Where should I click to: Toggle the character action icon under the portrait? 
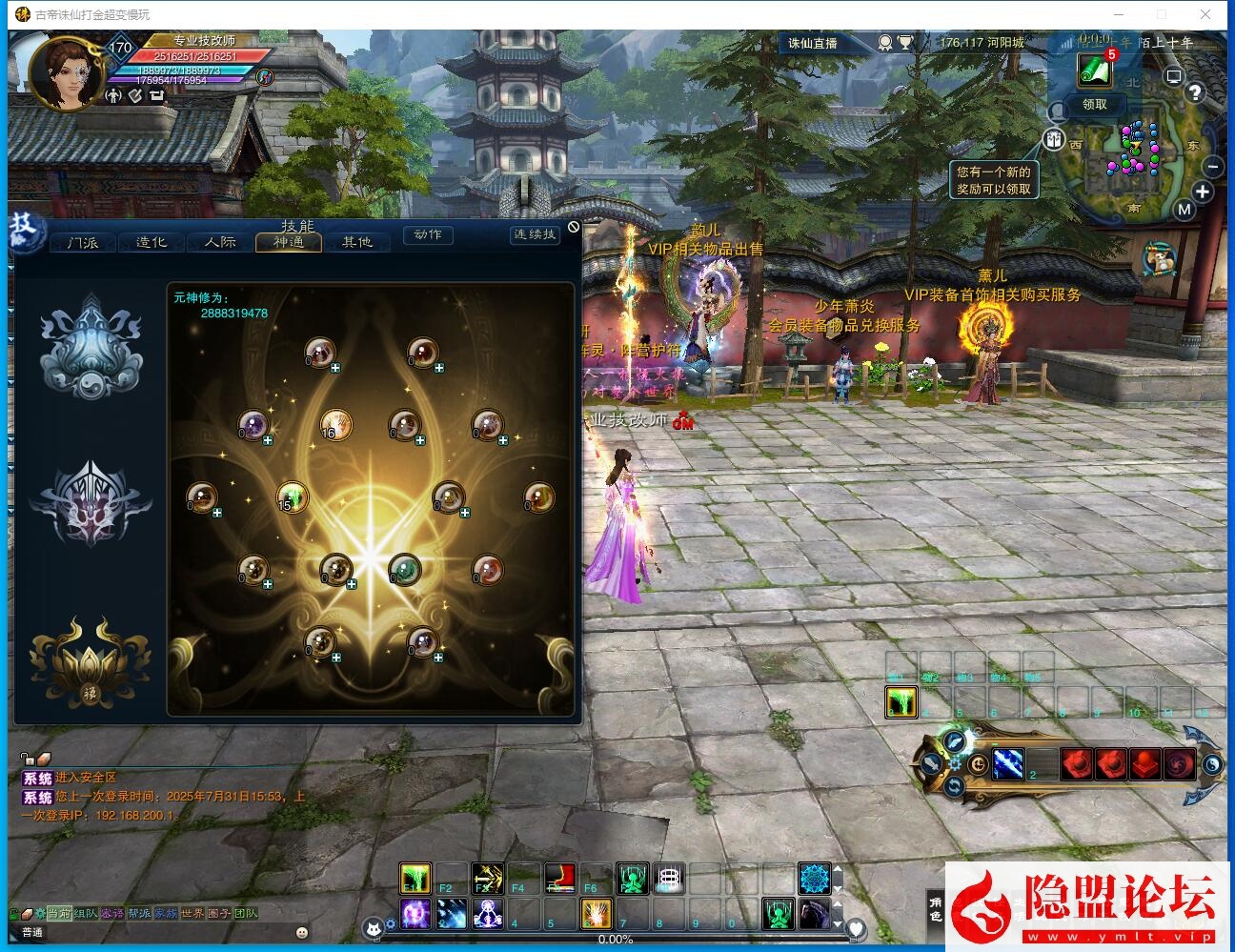point(111,96)
